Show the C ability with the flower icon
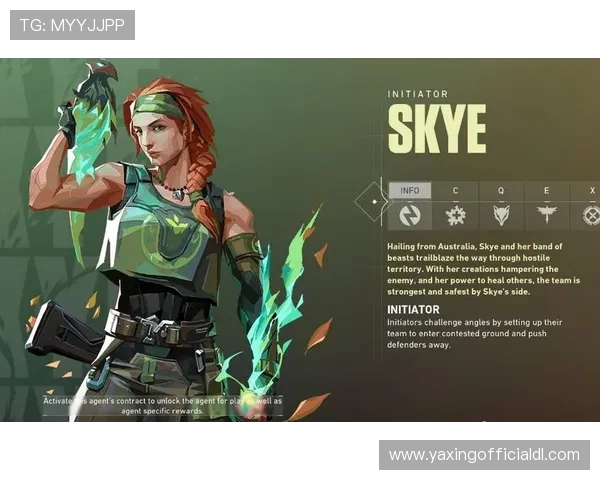600x480 pixels. tap(456, 214)
